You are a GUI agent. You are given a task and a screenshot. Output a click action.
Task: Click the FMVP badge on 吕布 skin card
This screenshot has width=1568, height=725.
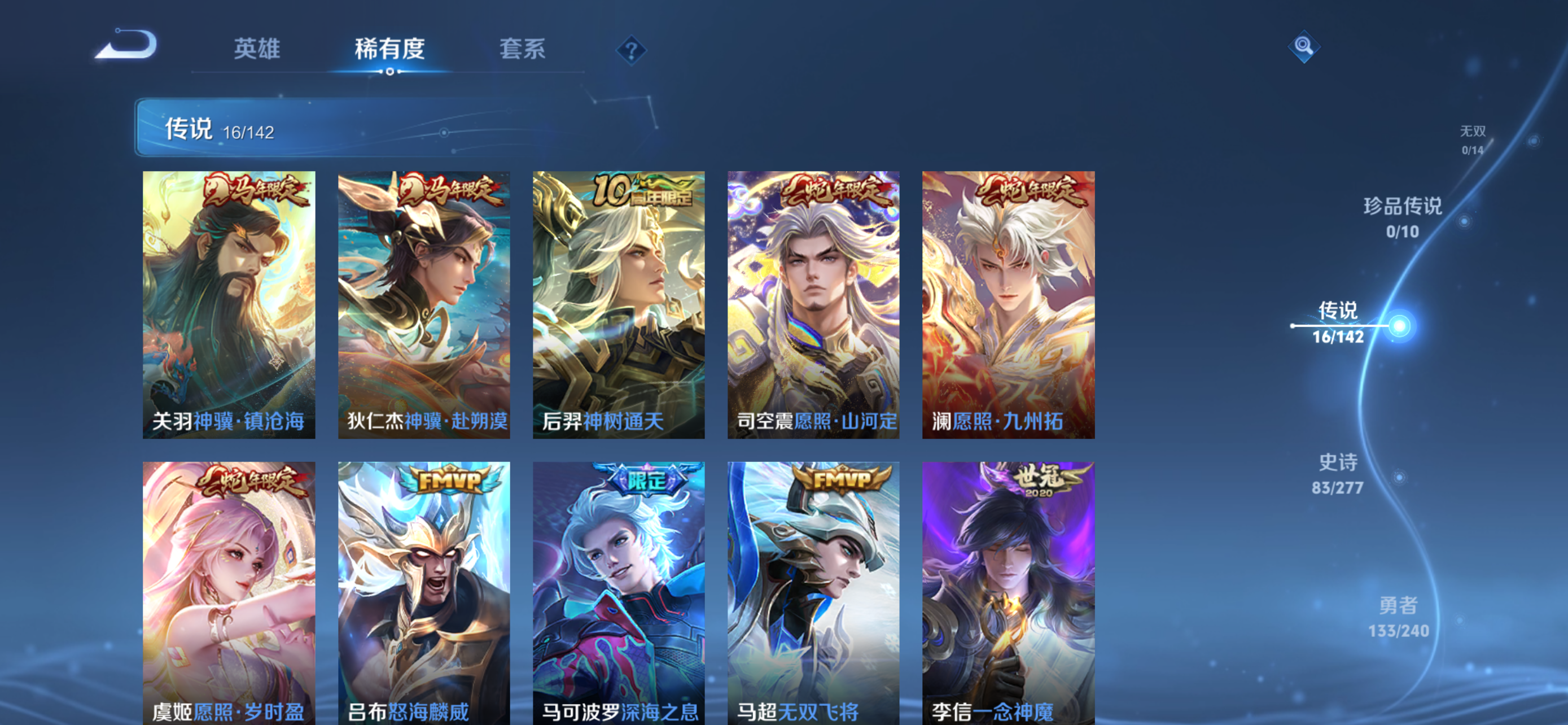point(450,481)
